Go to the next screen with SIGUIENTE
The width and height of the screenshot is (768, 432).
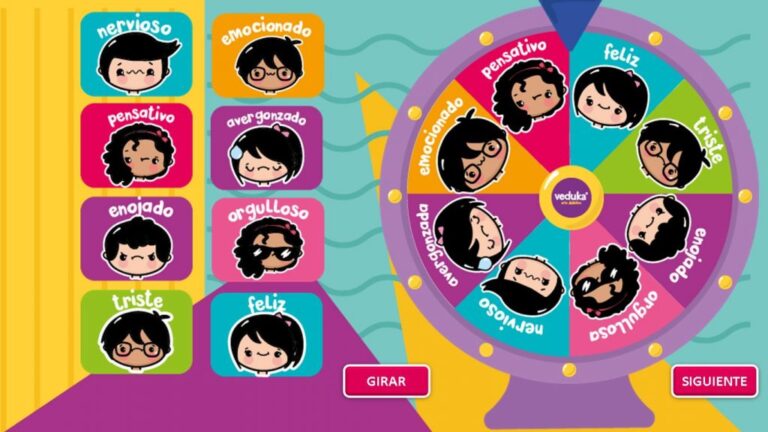(x=714, y=381)
